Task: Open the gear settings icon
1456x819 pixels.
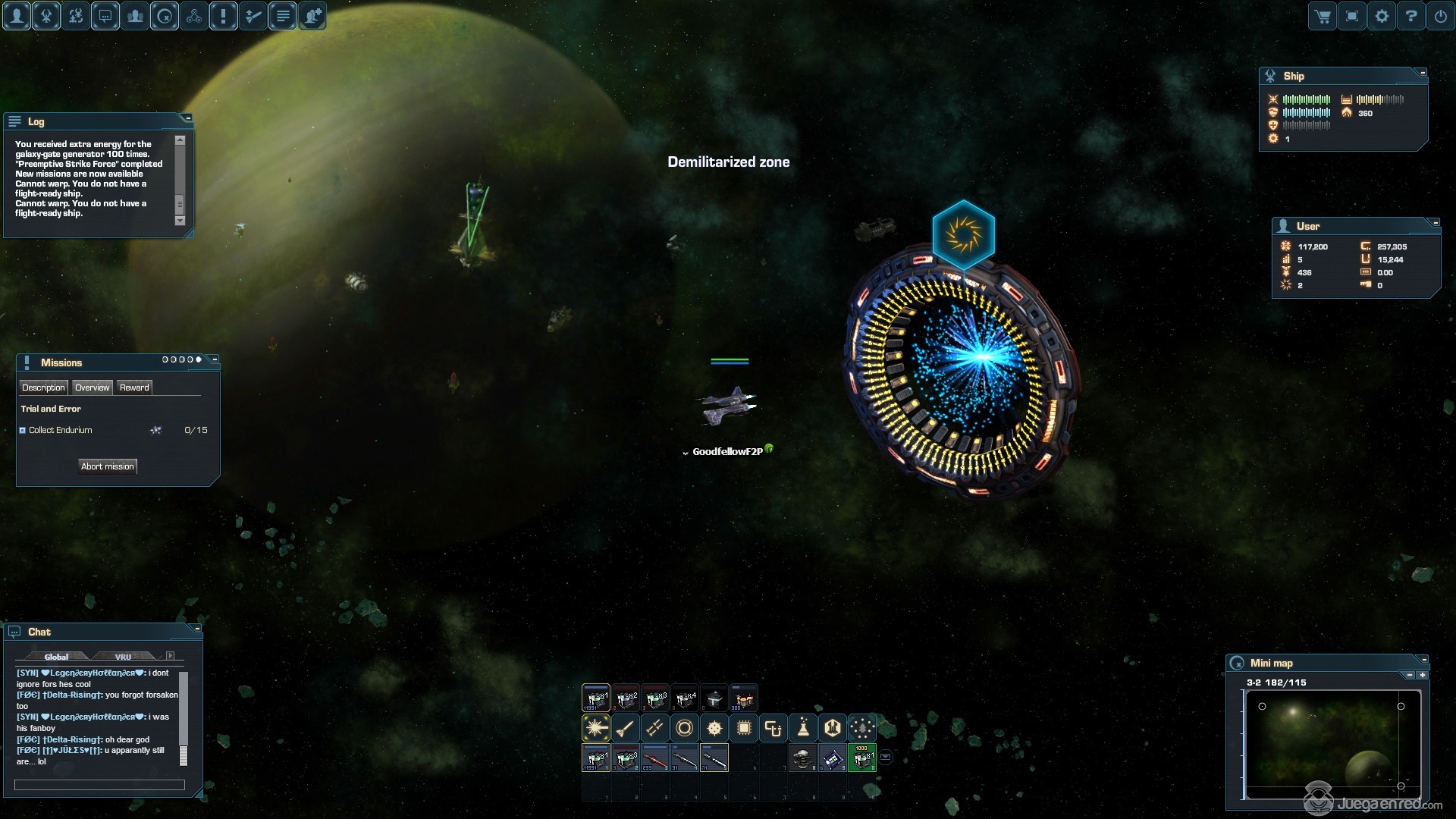Action: (x=1382, y=16)
